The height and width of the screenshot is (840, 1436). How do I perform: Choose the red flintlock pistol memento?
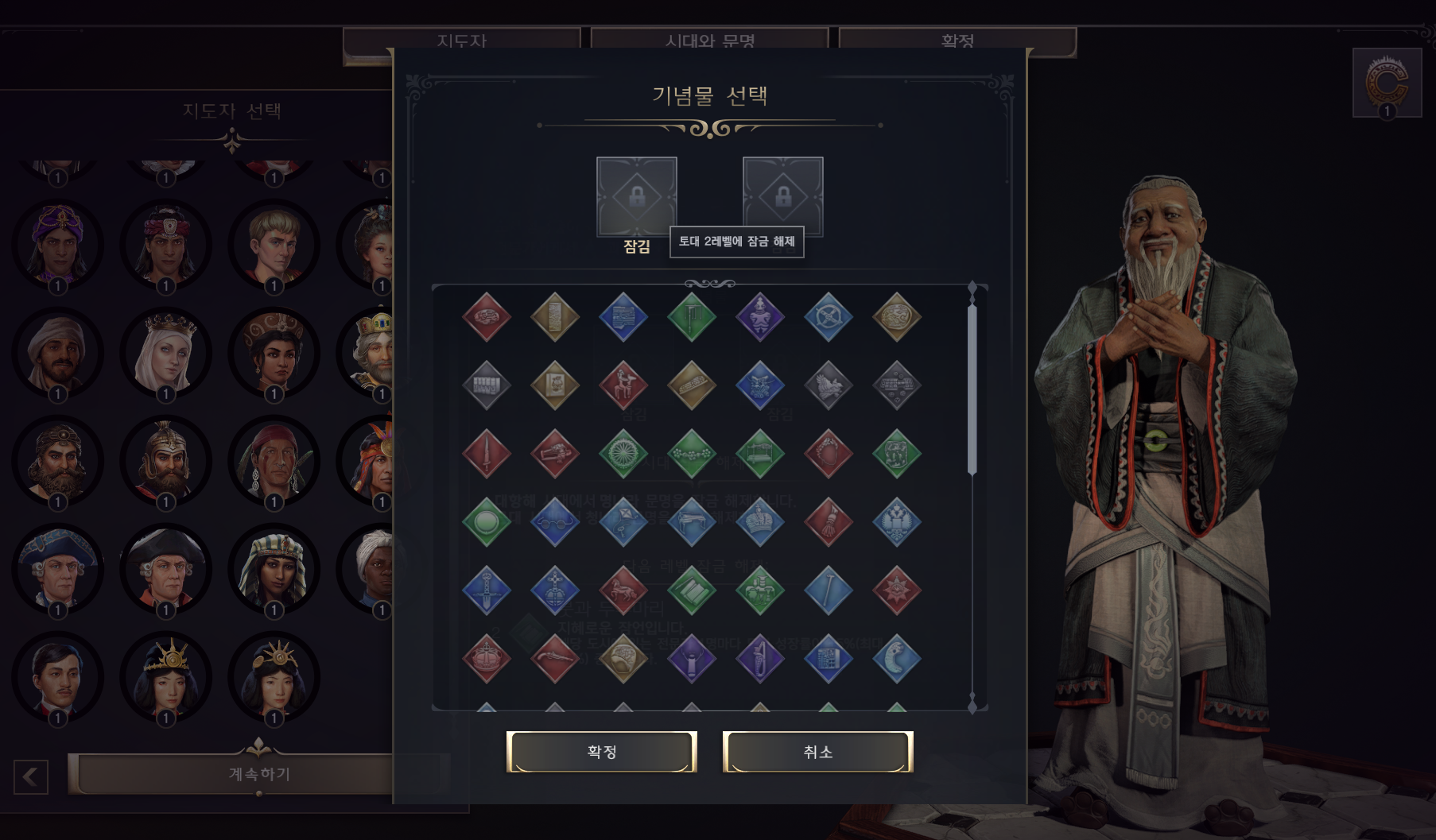tap(554, 659)
